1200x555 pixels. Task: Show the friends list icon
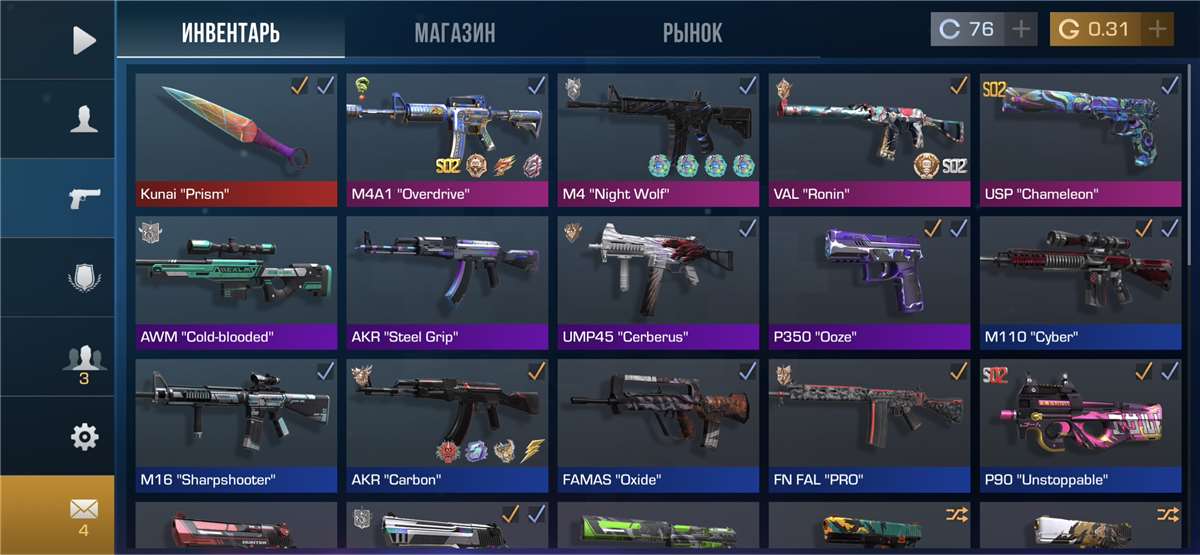pos(84,358)
